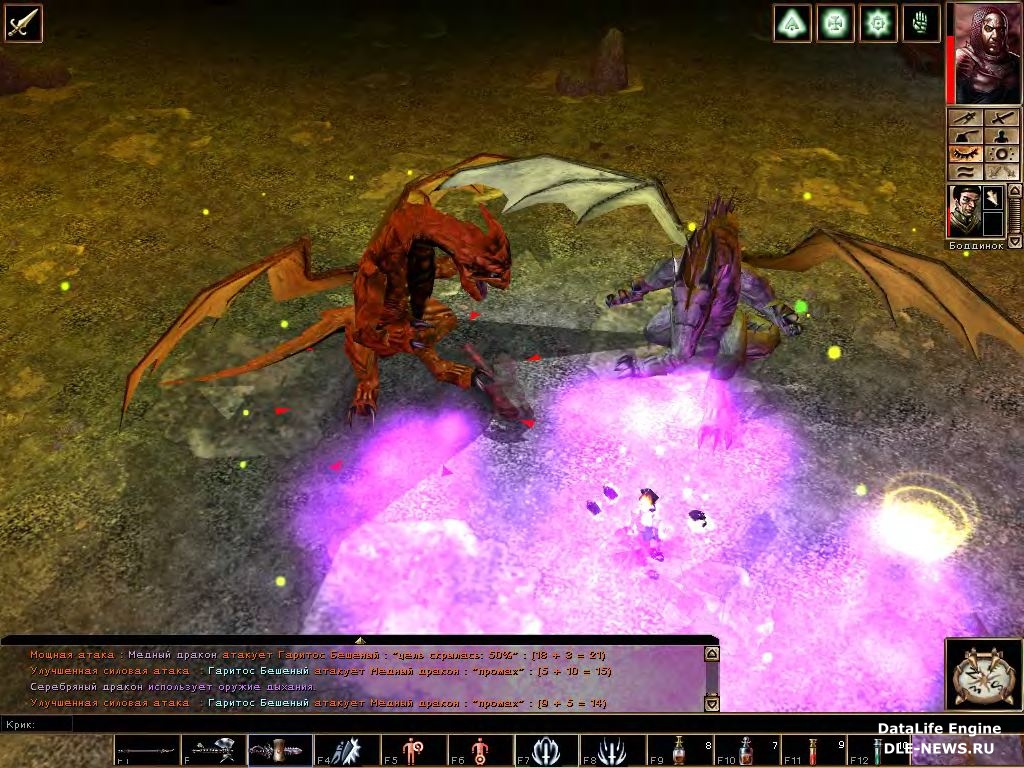Click the wavy lines panel button
The width and height of the screenshot is (1024, 768).
(964, 172)
